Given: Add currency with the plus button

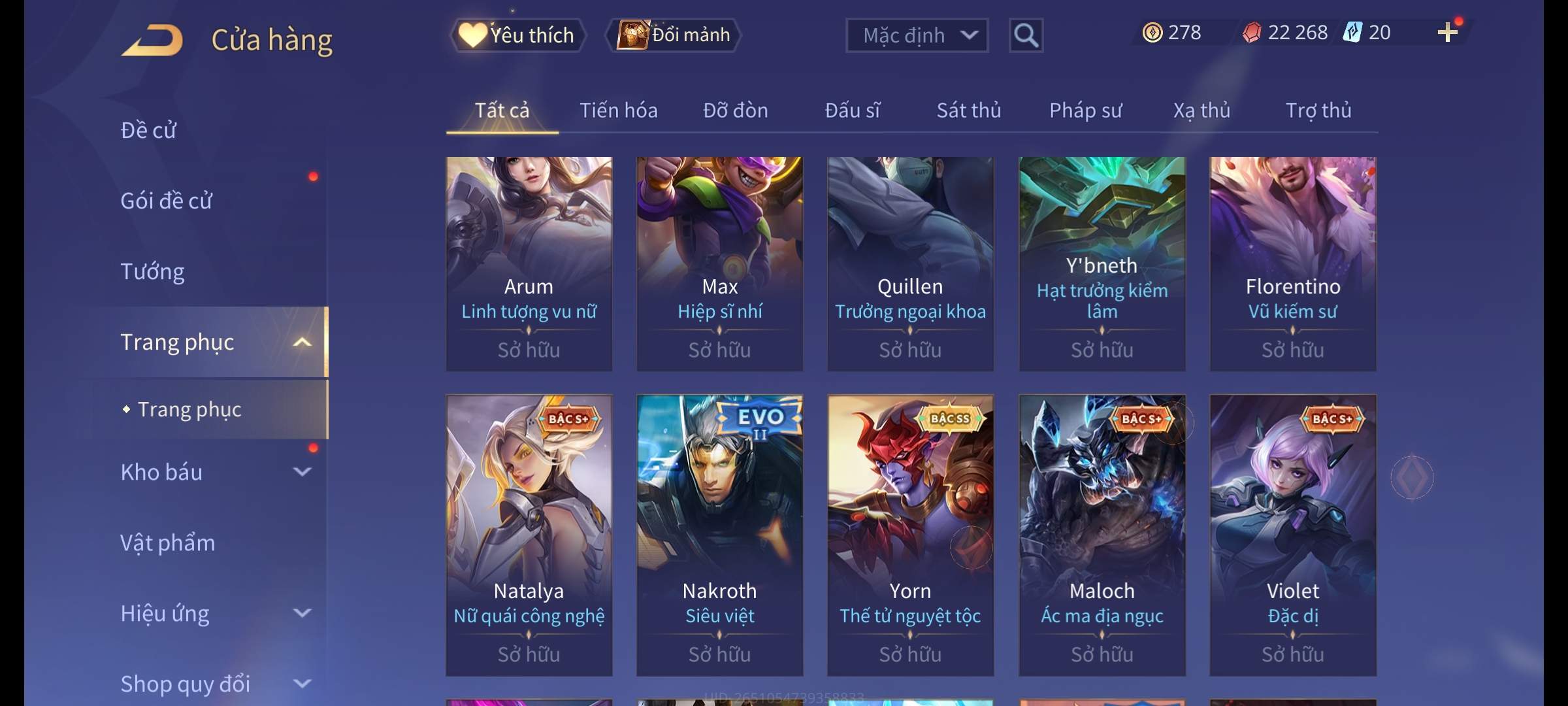Looking at the screenshot, I should point(1447,33).
